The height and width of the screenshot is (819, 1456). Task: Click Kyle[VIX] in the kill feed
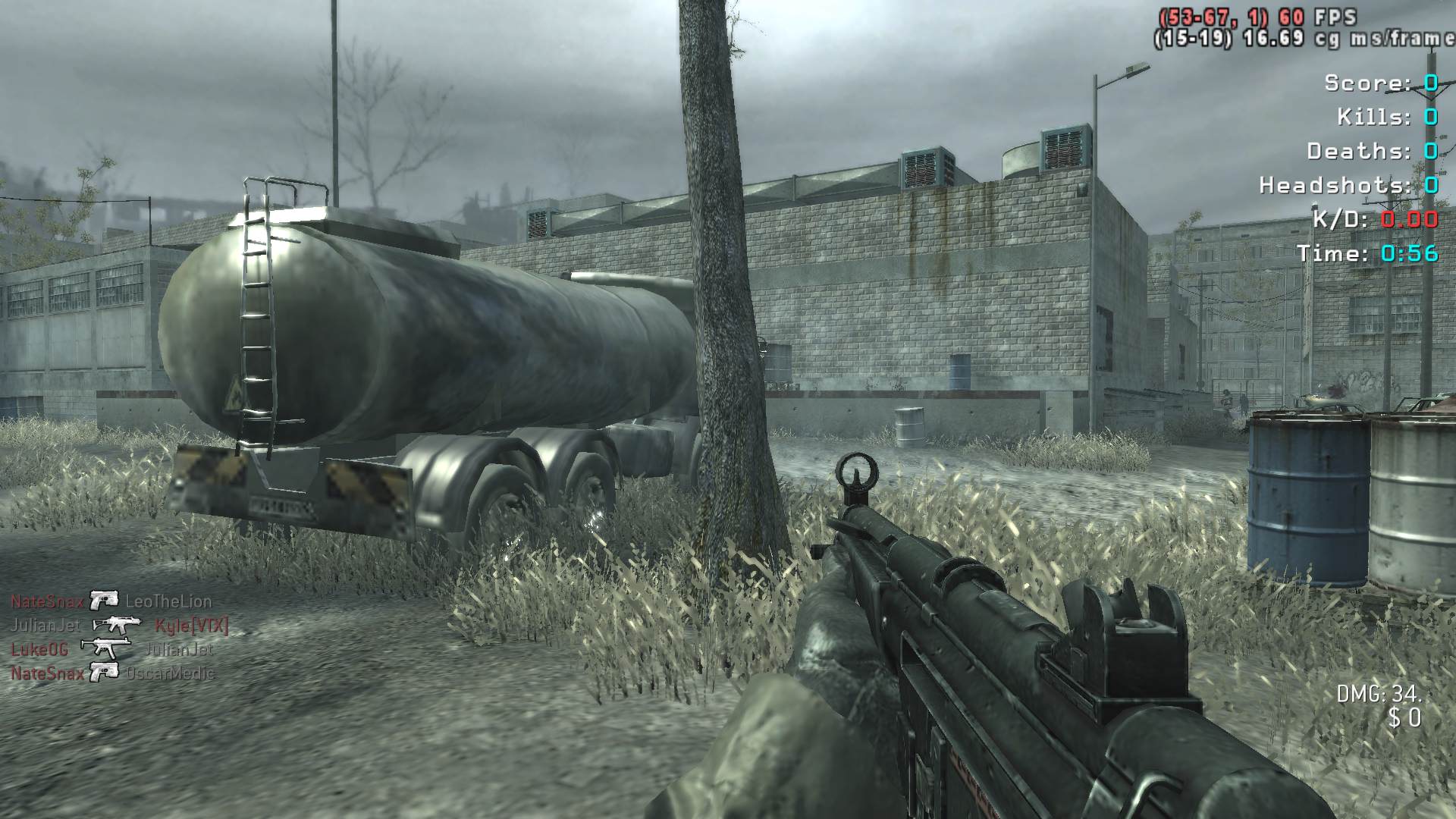tap(191, 626)
